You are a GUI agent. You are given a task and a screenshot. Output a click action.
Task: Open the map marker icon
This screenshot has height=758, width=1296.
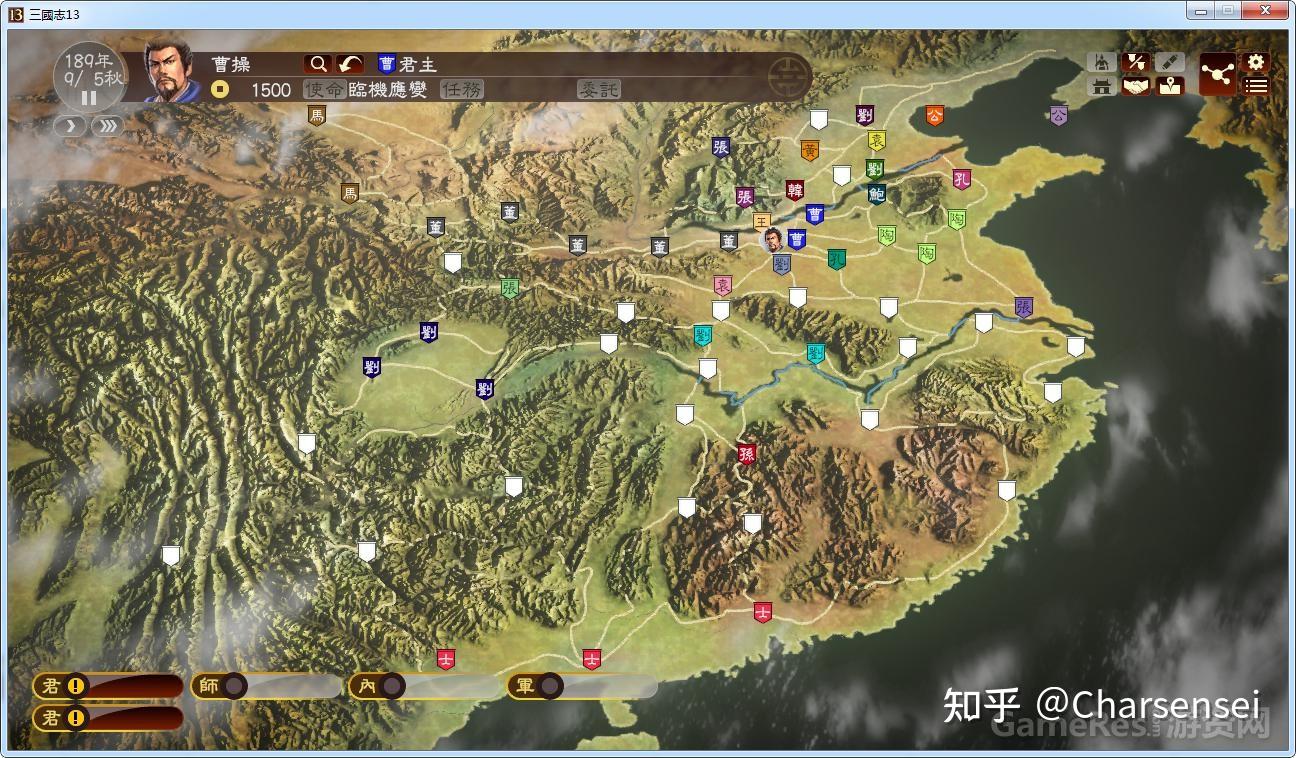coord(1170,87)
